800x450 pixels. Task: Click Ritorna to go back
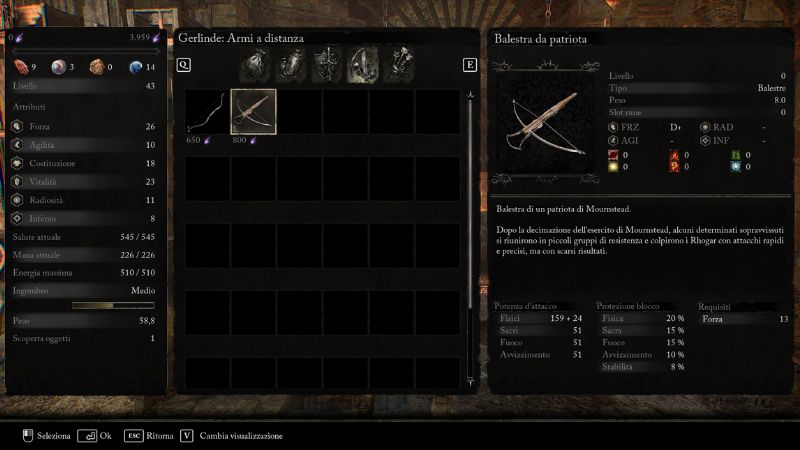[x=150, y=436]
